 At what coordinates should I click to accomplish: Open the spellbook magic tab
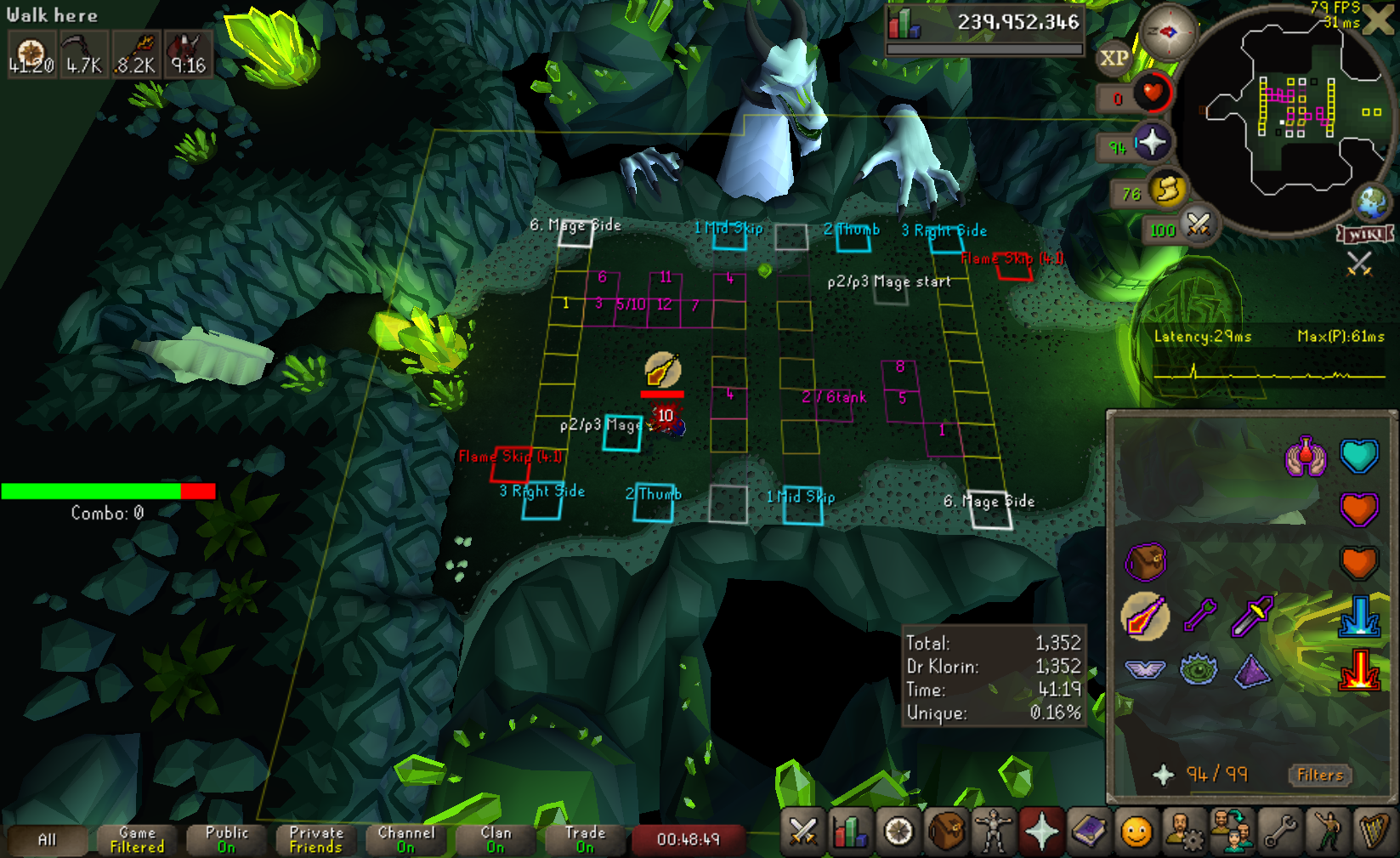click(x=1089, y=832)
